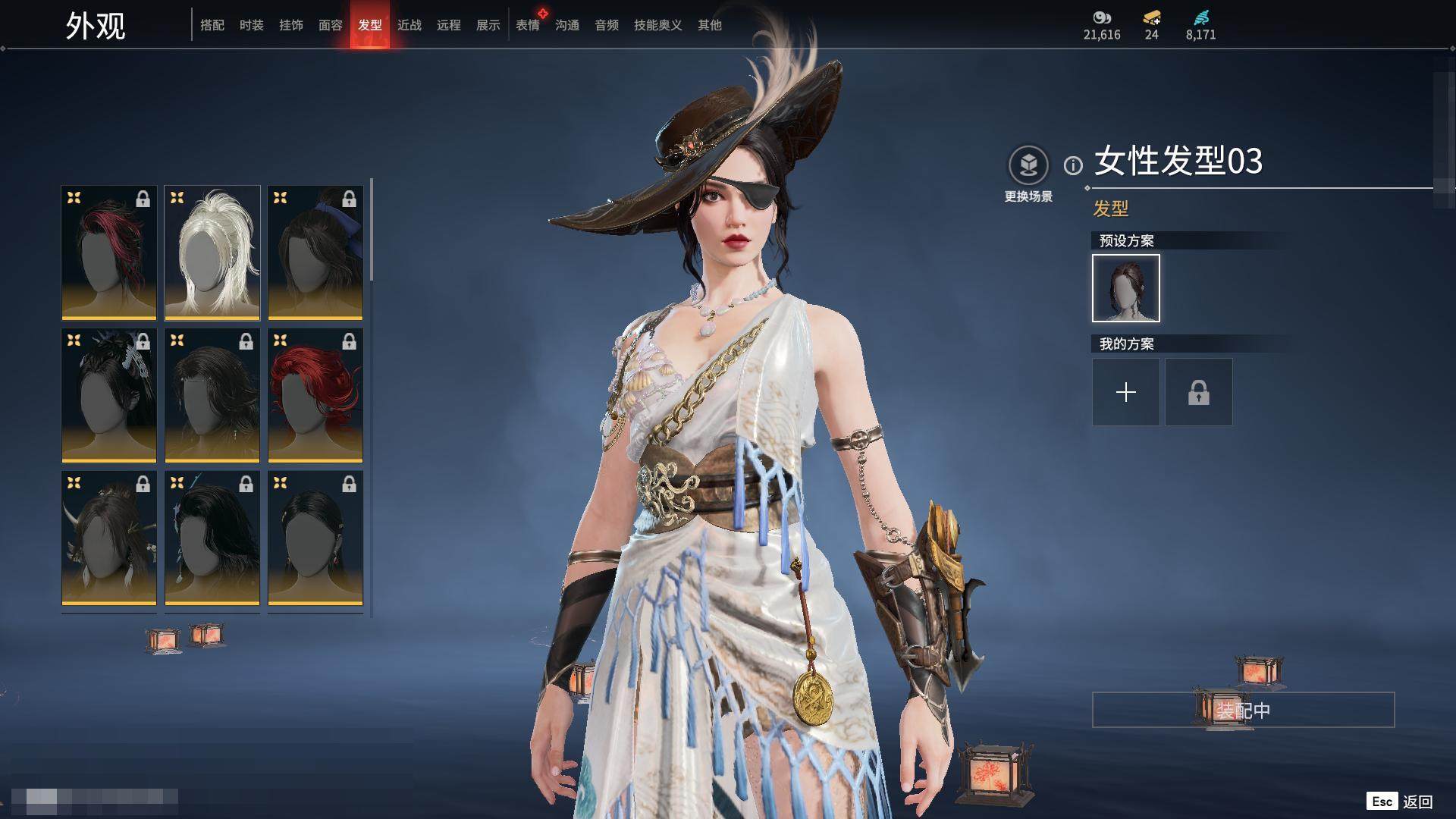Select the preset hairstyle scheme thumbnail
This screenshot has width=1456, height=819.
click(1126, 288)
